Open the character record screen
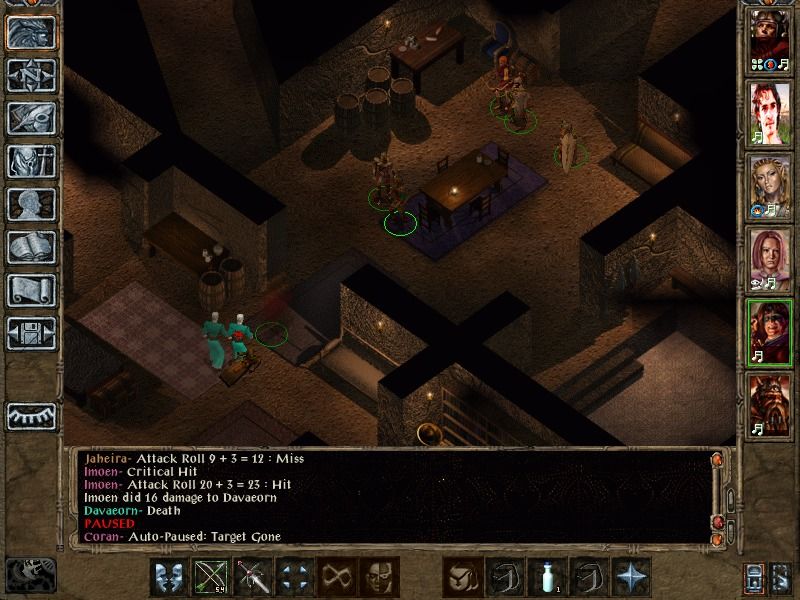The height and width of the screenshot is (600, 800). click(31, 204)
